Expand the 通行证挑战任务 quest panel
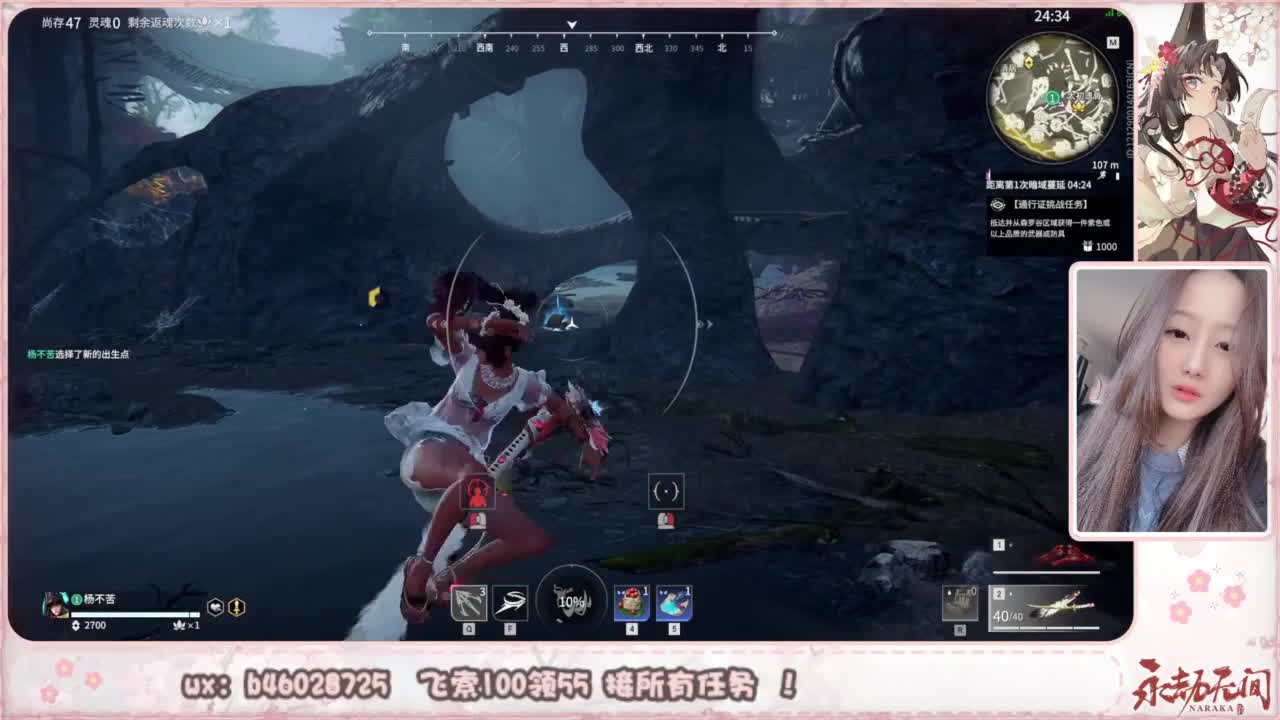 click(x=1050, y=204)
